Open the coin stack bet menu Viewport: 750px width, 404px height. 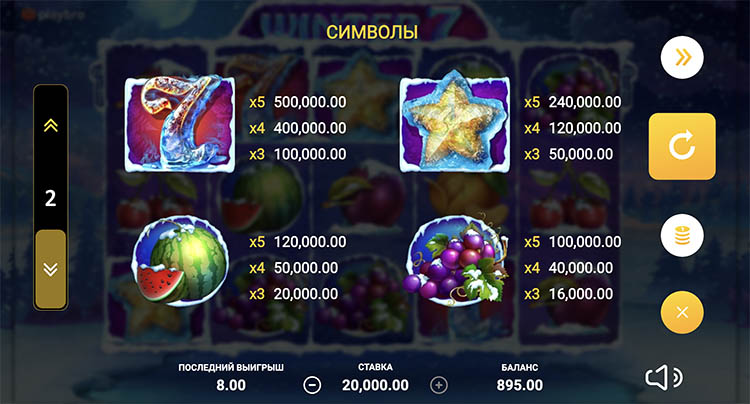pos(682,236)
